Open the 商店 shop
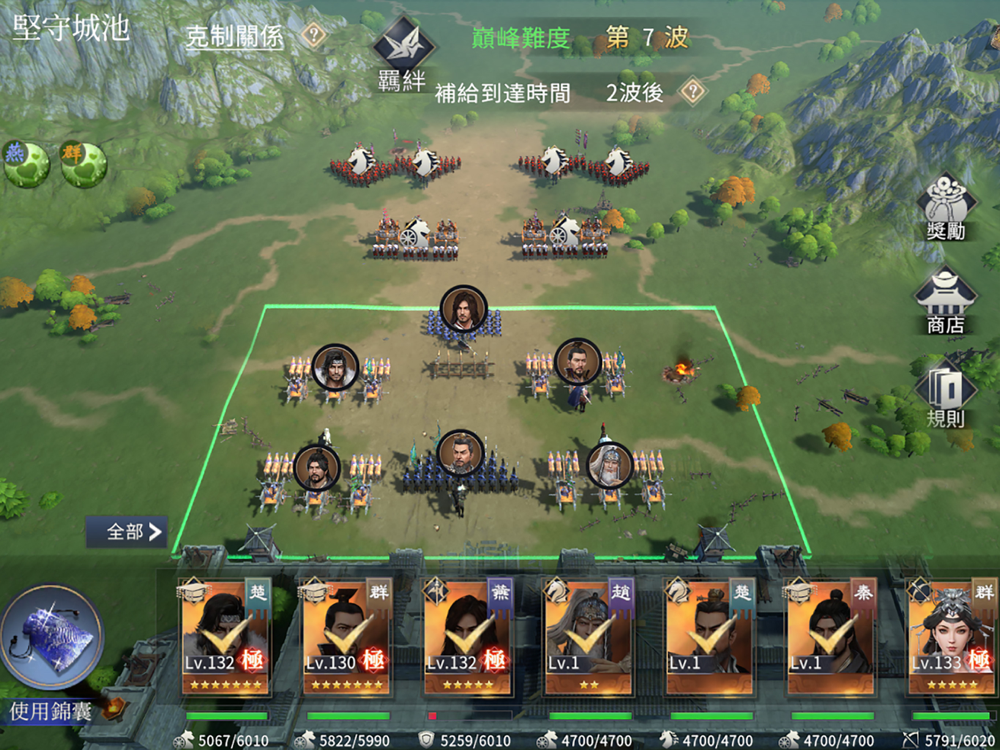Viewport: 1000px width, 750px height. pyautogui.click(x=946, y=301)
